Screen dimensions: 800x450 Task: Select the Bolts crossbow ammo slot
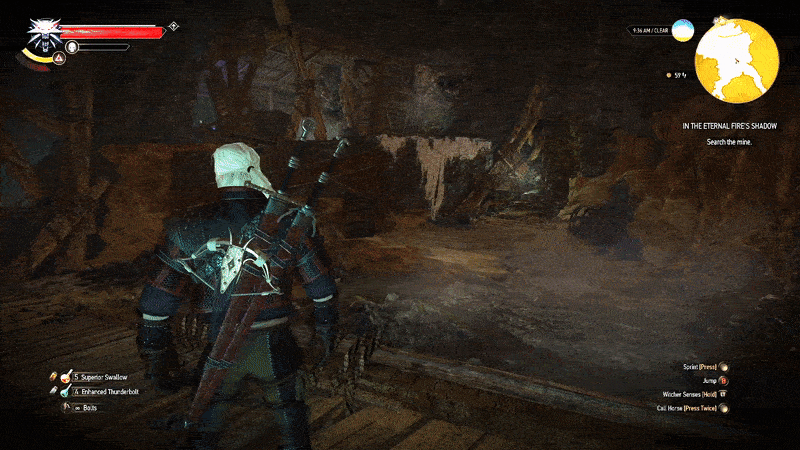[67, 407]
